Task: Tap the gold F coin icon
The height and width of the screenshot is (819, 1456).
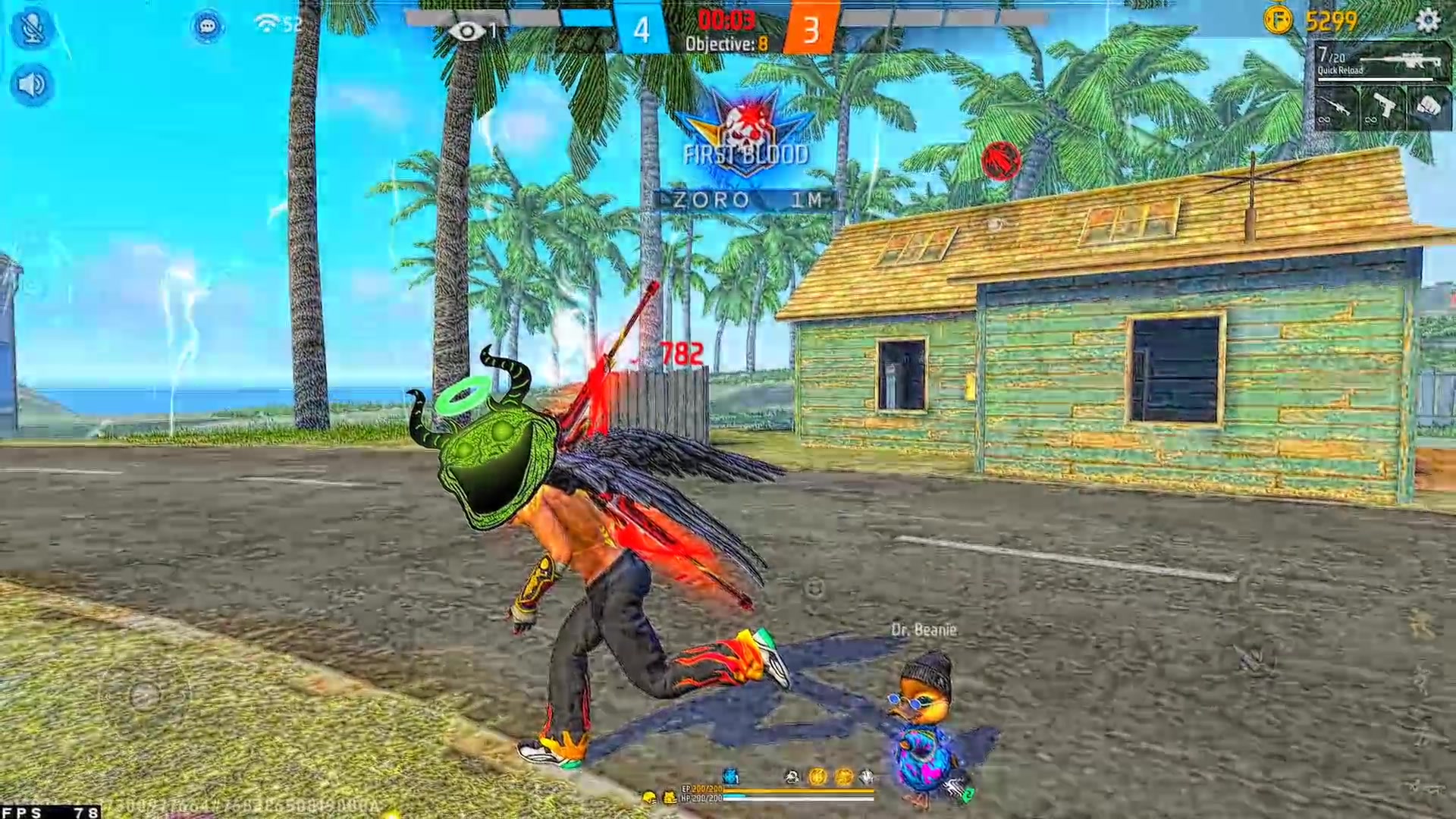Action: coord(1278,20)
